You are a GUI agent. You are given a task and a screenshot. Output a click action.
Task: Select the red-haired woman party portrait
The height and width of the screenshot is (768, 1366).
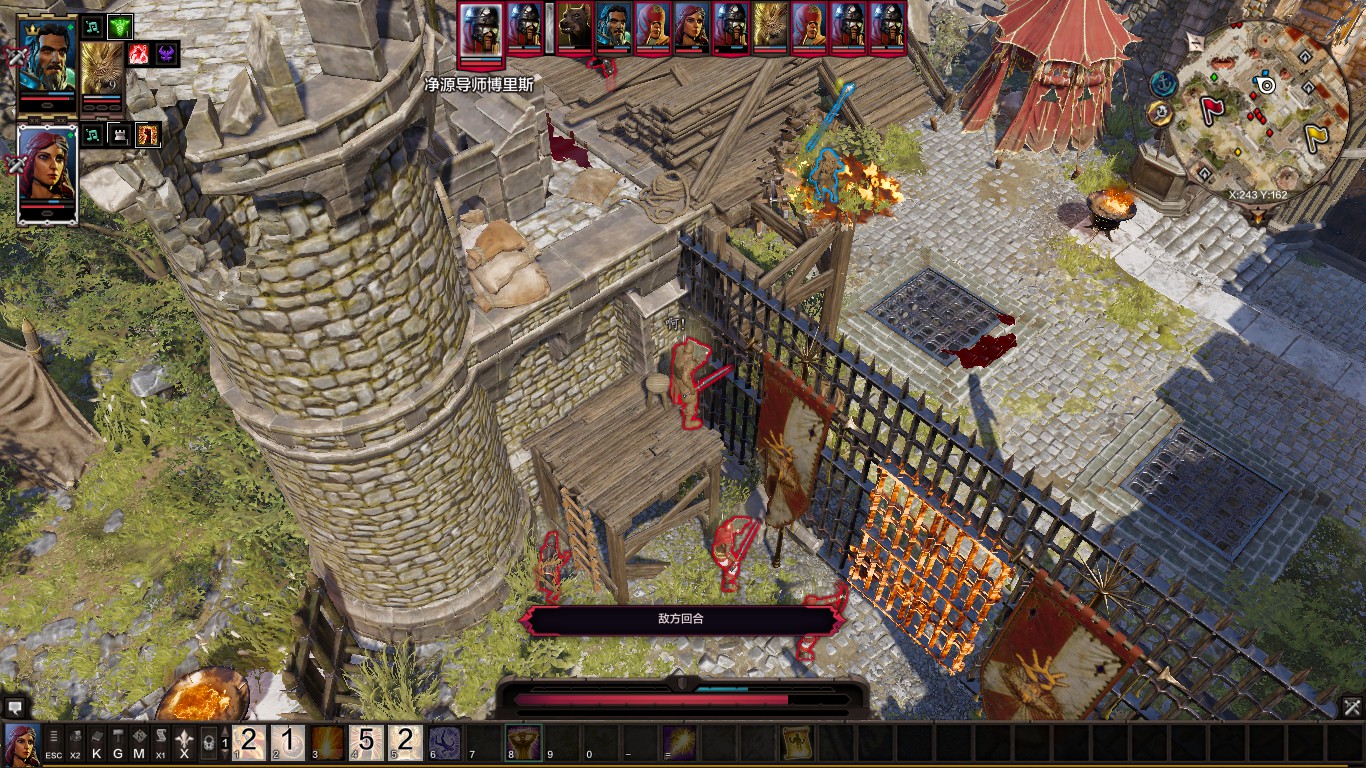[46, 172]
